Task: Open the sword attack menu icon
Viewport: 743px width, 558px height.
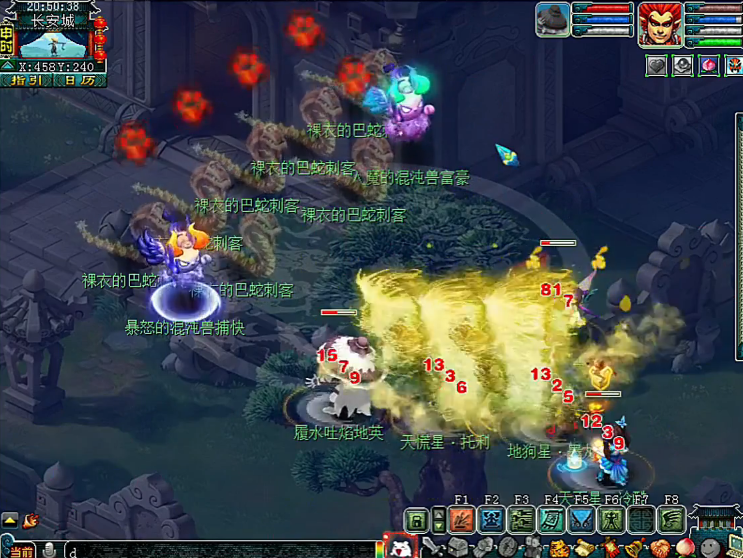Action: (x=433, y=547)
